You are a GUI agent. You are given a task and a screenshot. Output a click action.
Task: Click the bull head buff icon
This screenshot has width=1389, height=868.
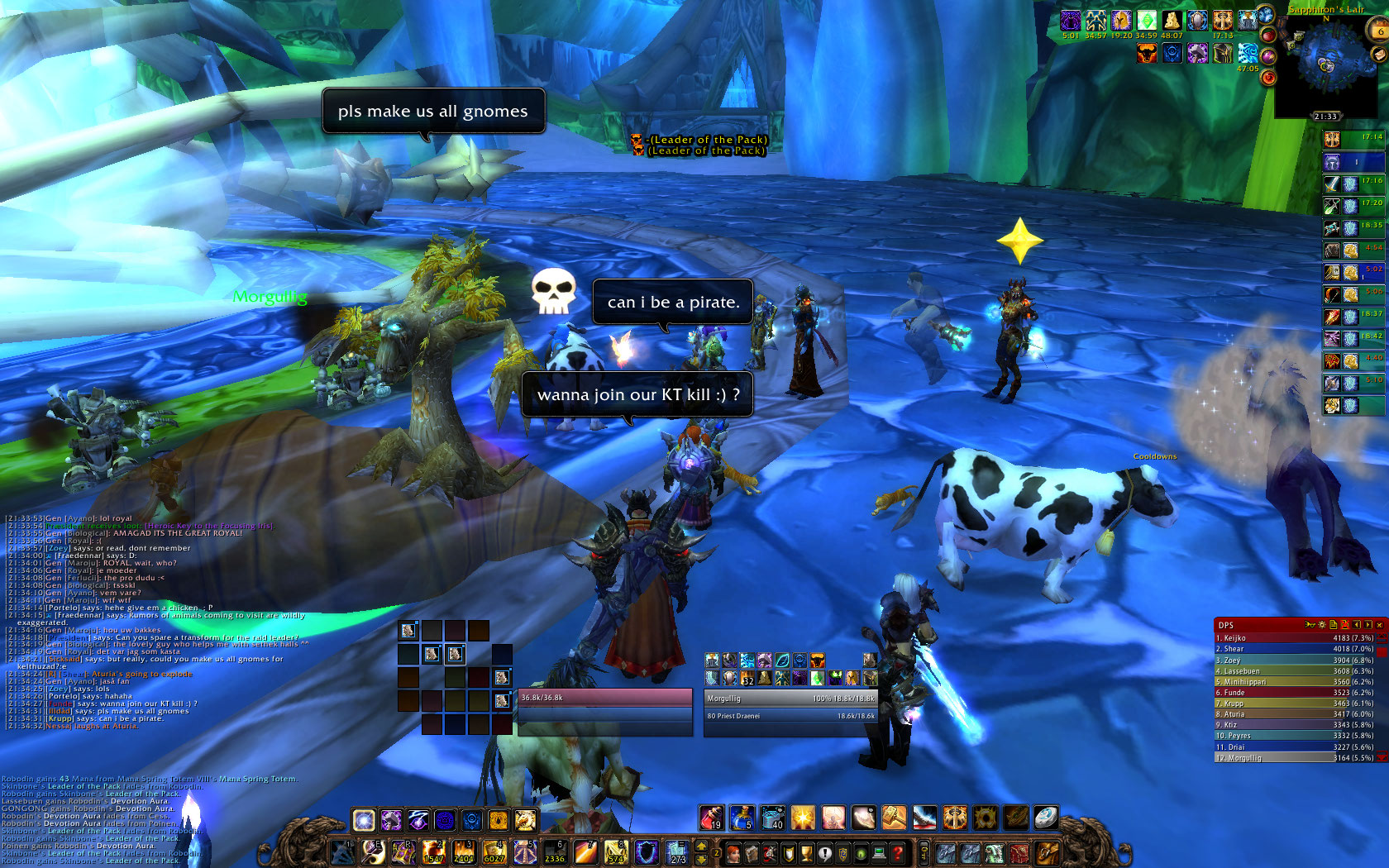[1146, 54]
